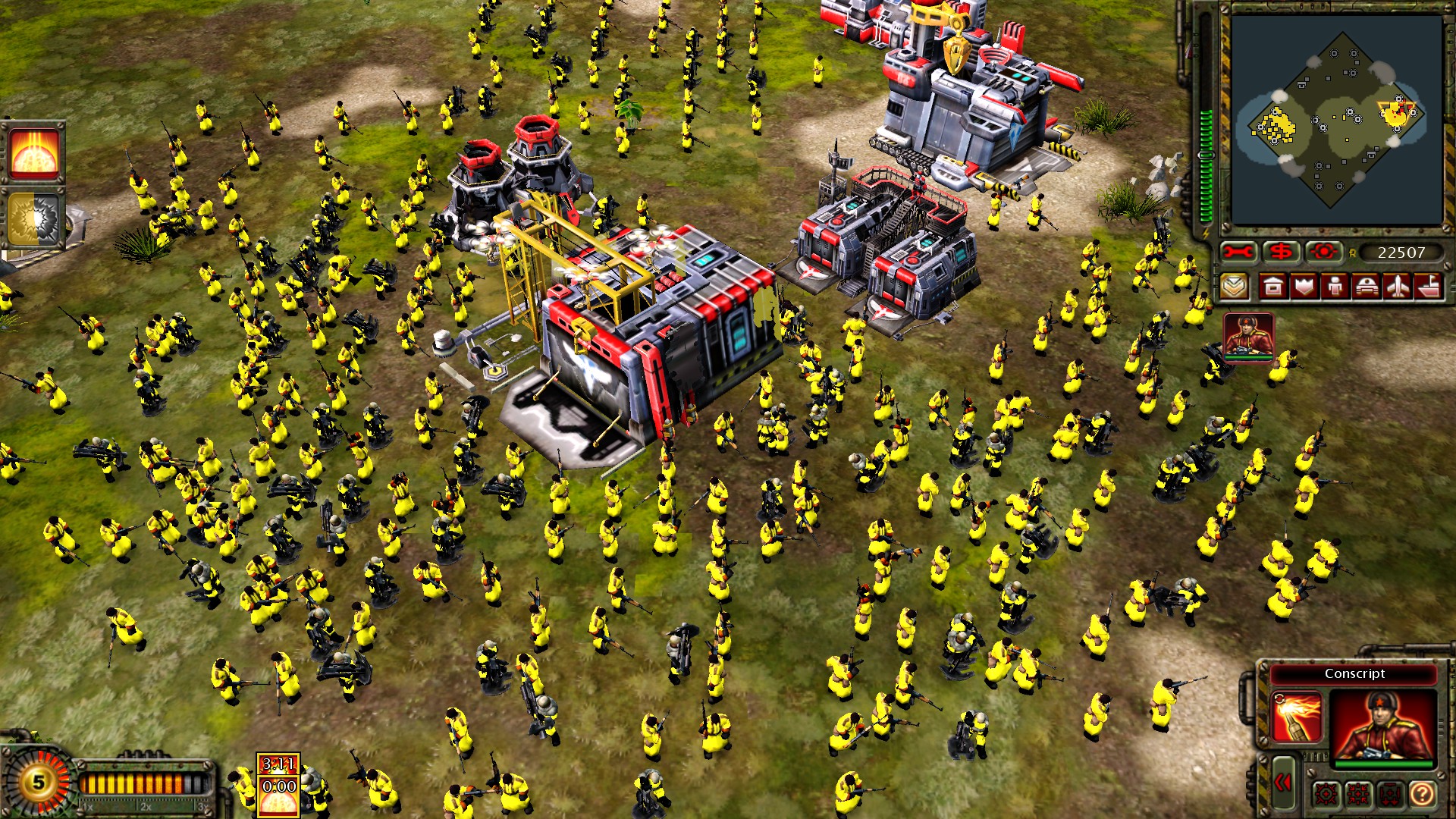This screenshot has height=819, width=1456.
Task: Toggle the hold ground stance button
Action: (x=1390, y=794)
